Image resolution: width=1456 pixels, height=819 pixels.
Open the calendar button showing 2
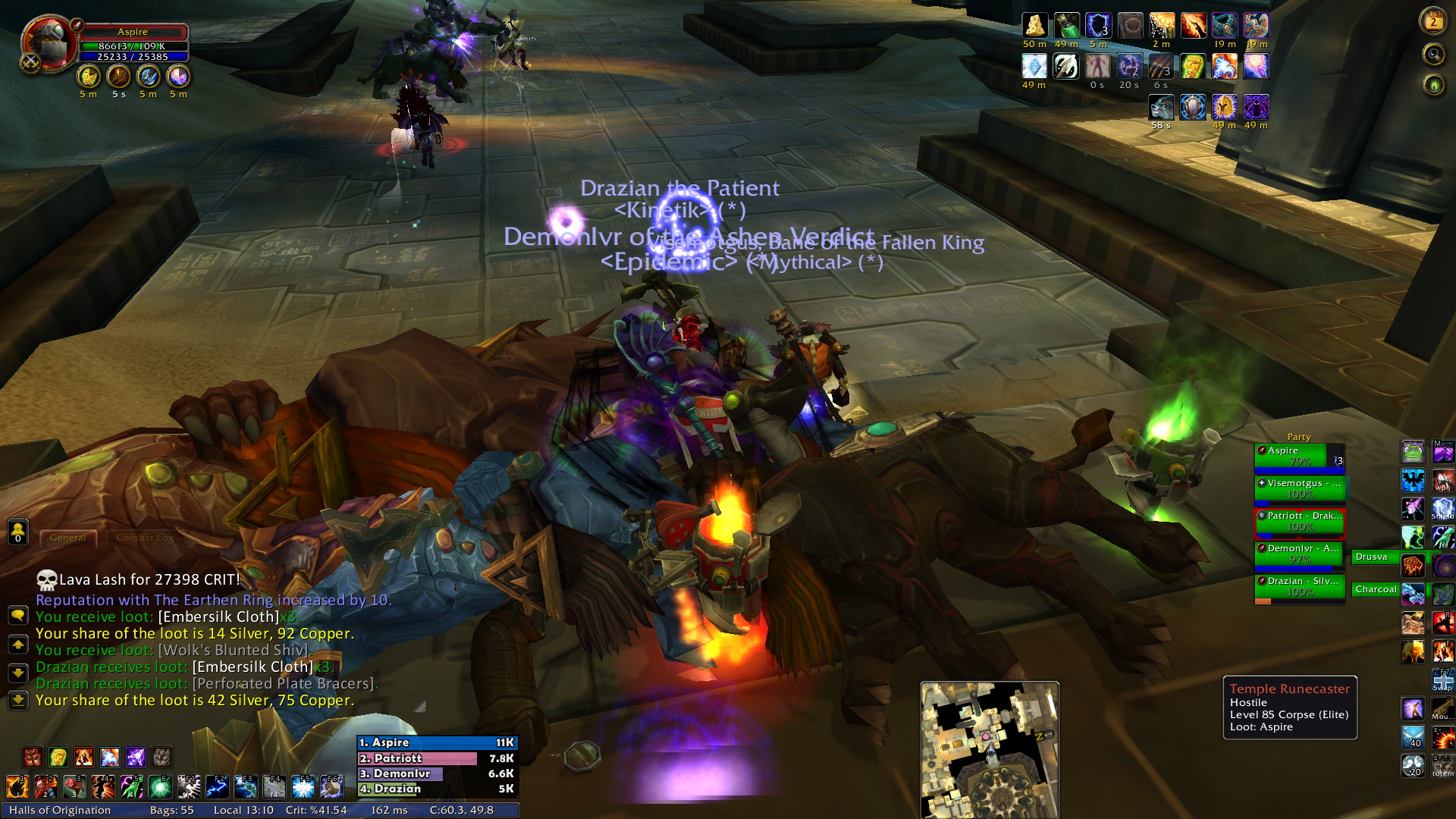click(1432, 21)
